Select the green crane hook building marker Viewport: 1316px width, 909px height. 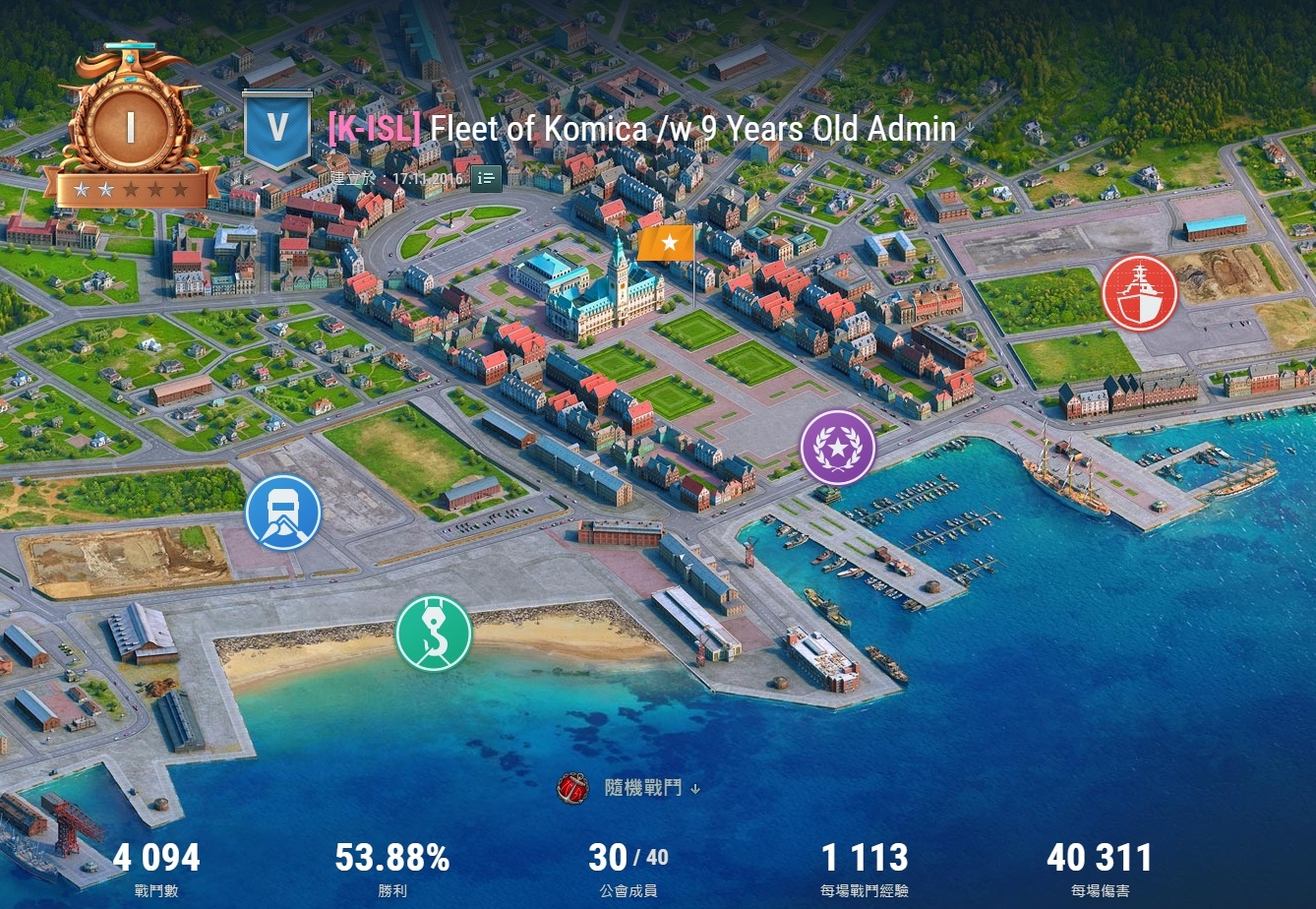point(434,633)
